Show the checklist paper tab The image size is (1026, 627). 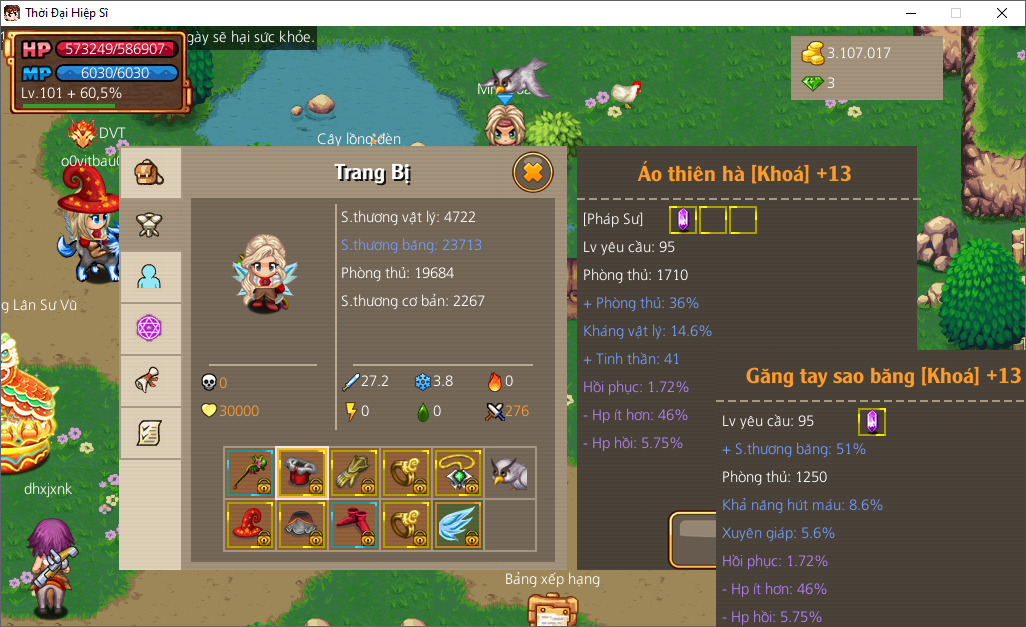click(x=150, y=433)
